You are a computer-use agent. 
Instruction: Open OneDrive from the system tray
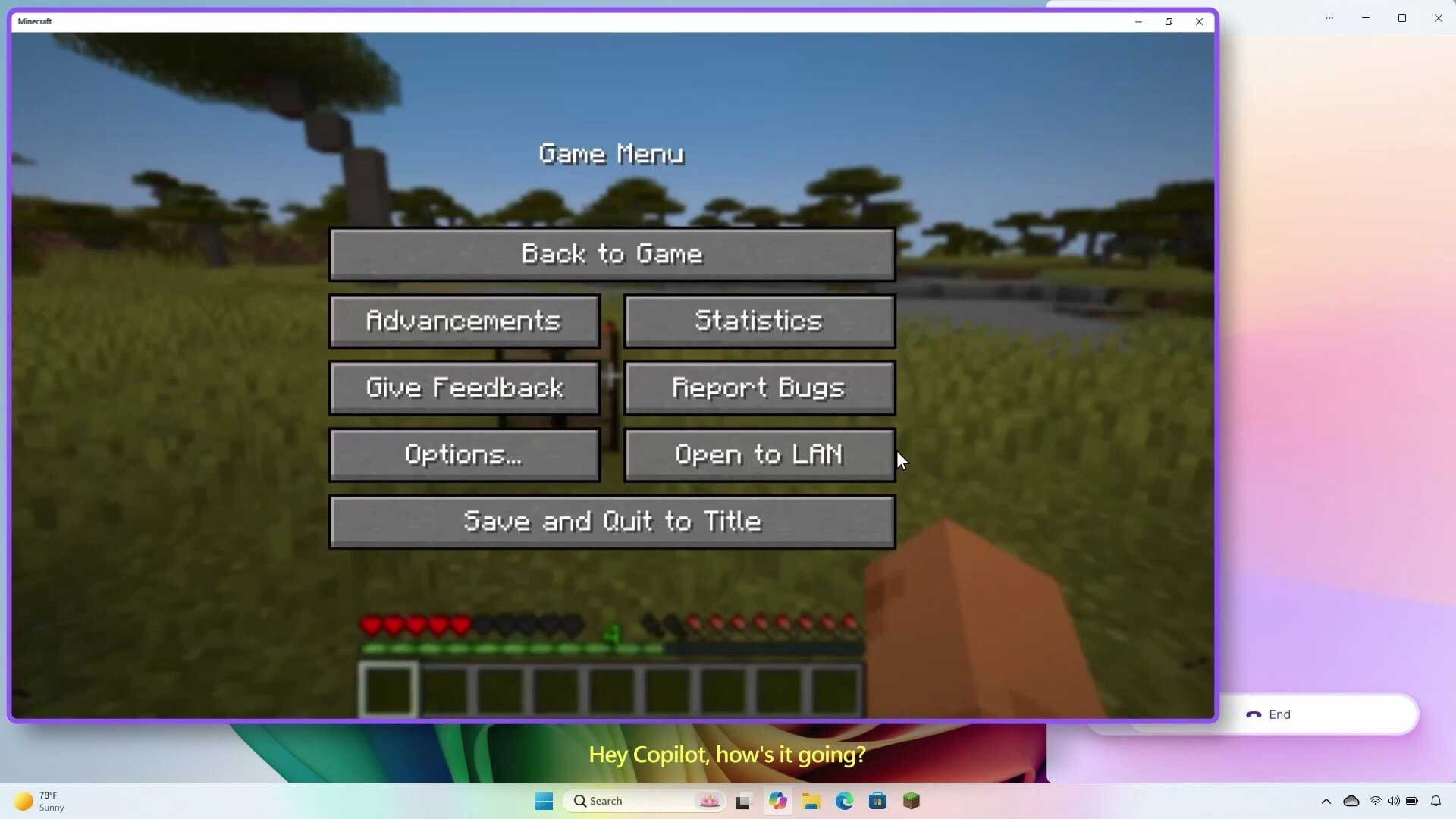coord(1351,801)
